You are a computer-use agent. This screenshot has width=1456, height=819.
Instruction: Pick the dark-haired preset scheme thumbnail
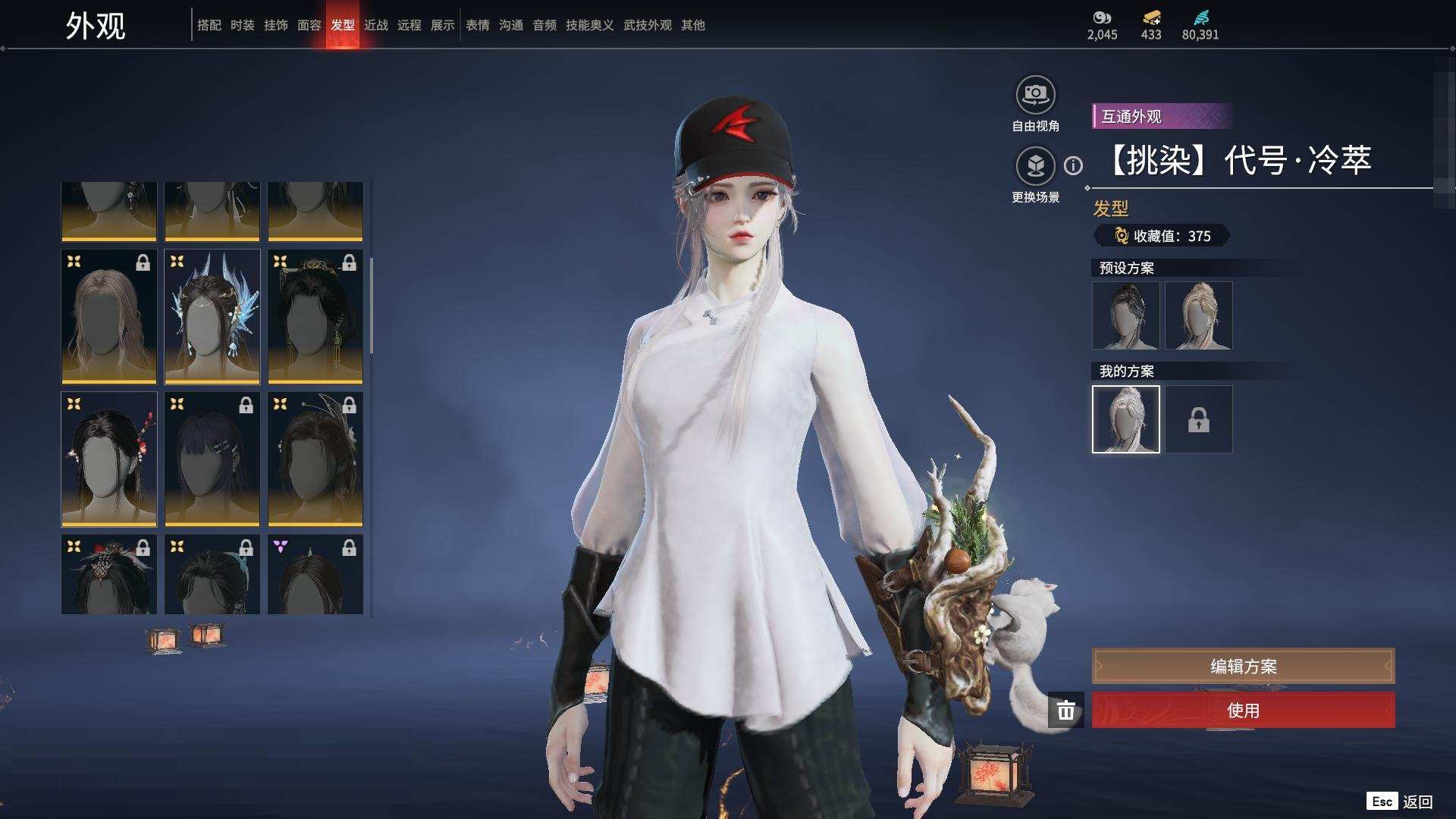coord(1126,315)
